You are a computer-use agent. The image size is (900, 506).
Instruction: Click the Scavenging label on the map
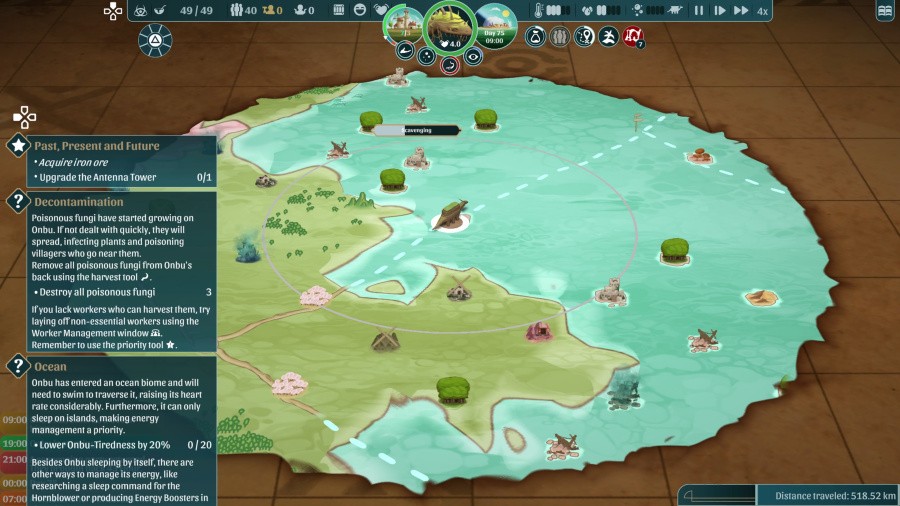click(x=418, y=130)
